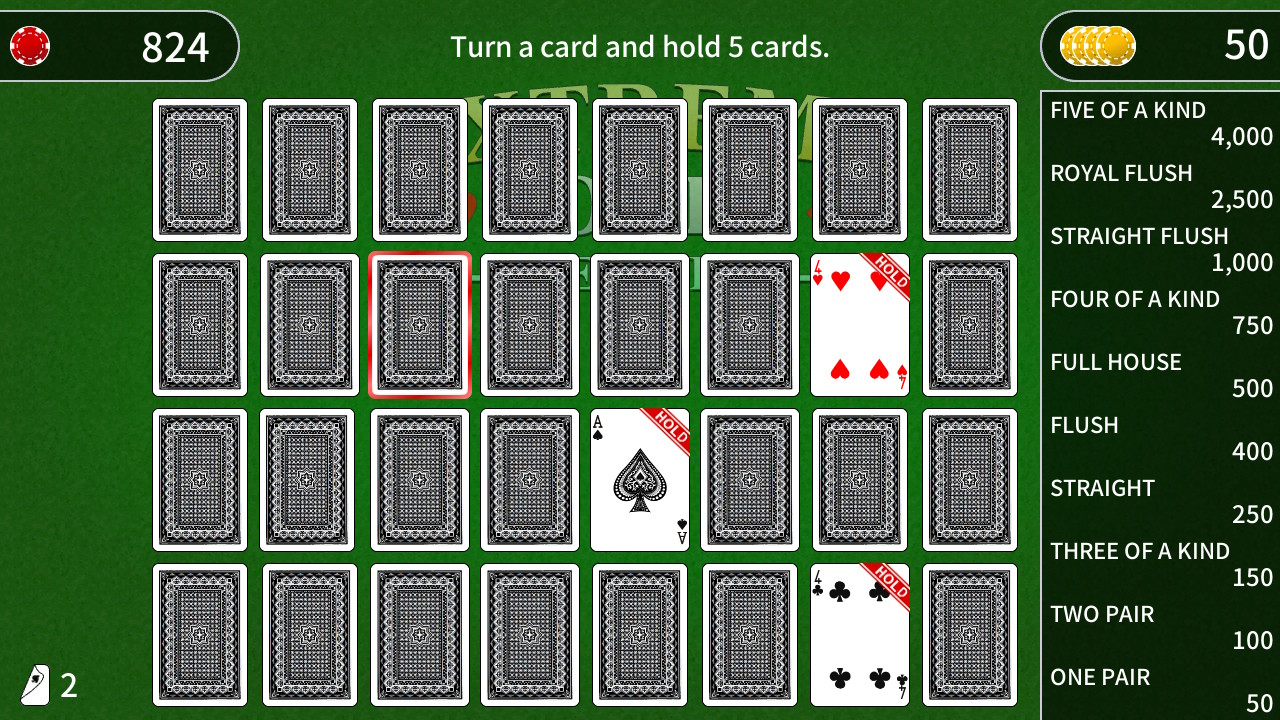Turn the bottom-right face-down card
The width and height of the screenshot is (1280, 720).
pos(969,633)
